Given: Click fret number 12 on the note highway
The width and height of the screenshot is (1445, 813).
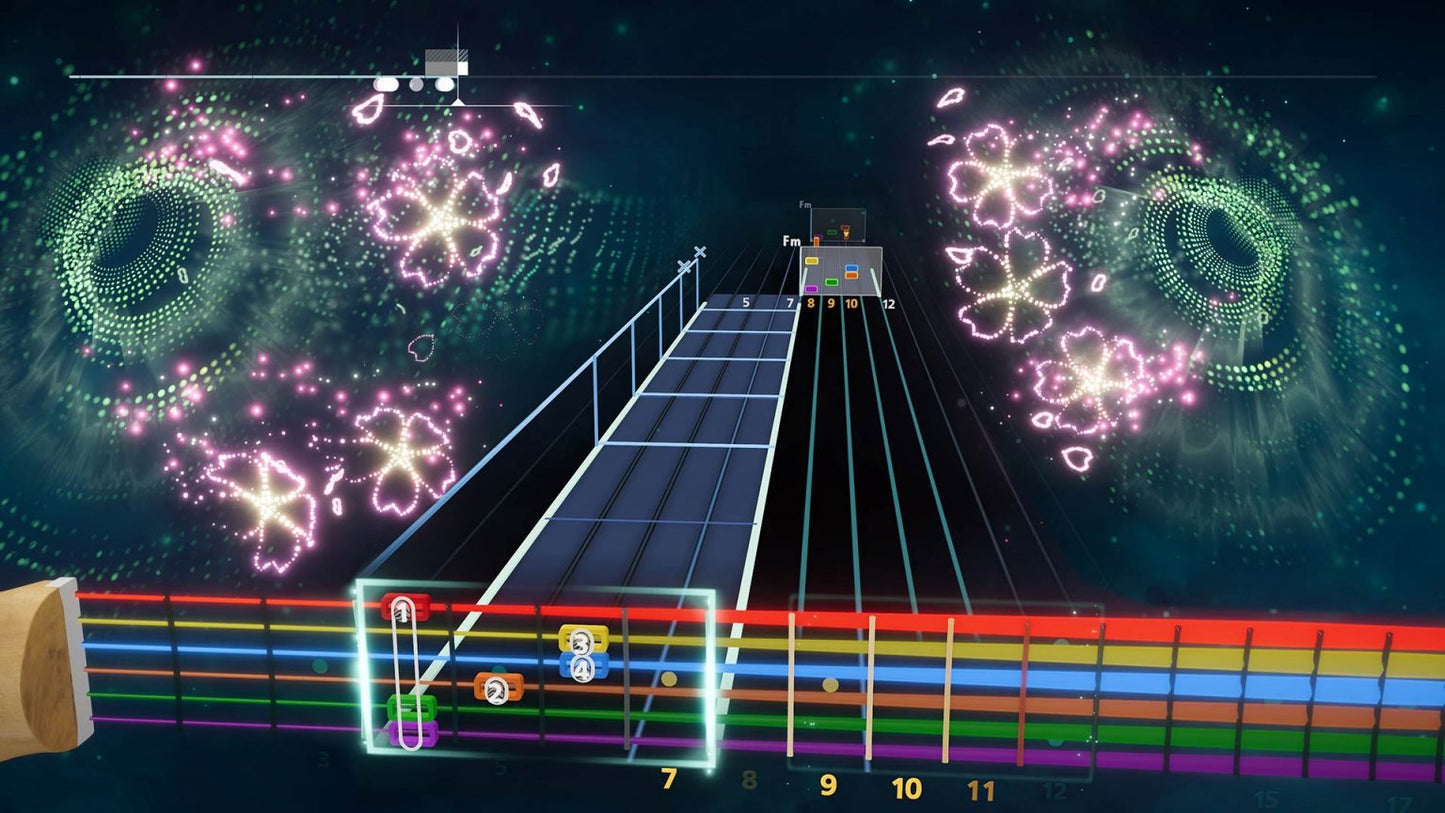Looking at the screenshot, I should point(888,304).
